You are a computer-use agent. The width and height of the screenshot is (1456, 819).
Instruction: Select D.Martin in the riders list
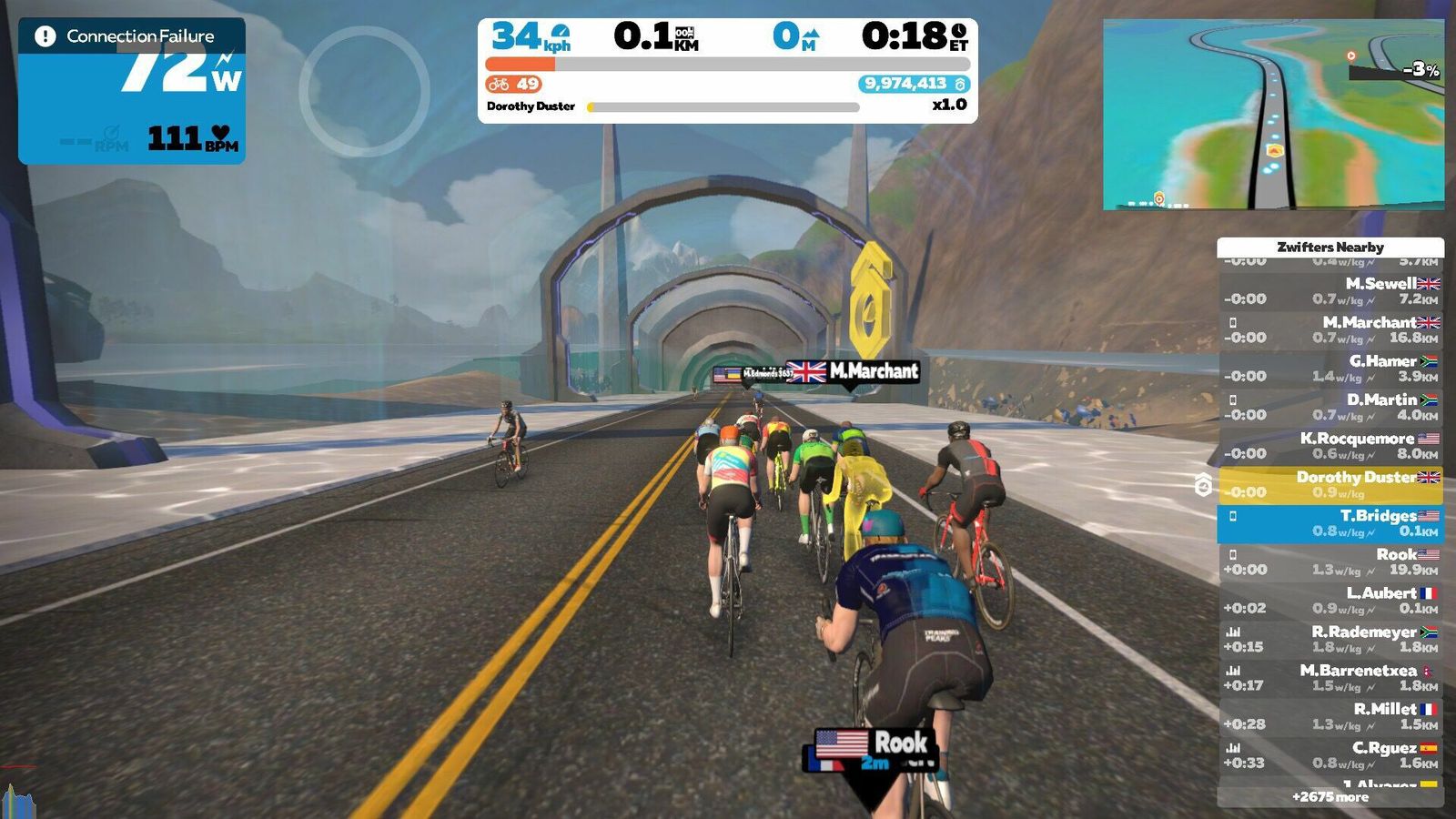coord(1330,407)
